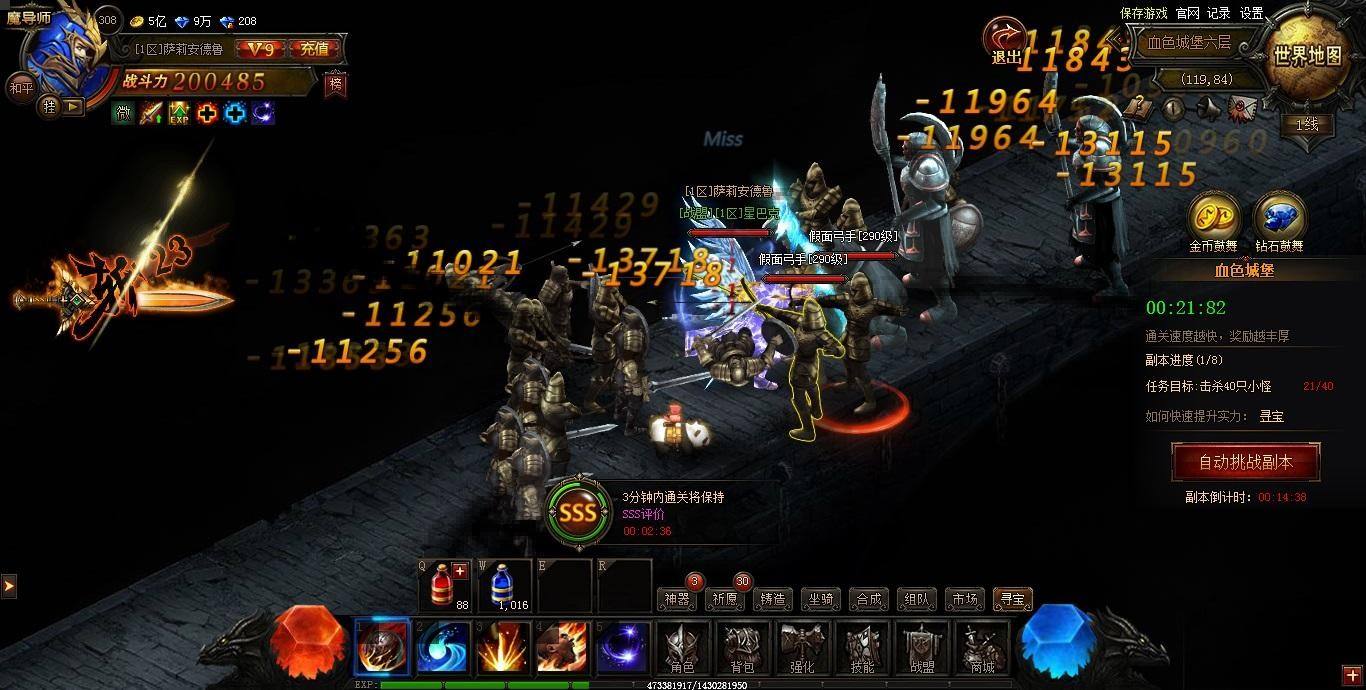Click the 退出 exit dungeon button
Viewport: 1366px width, 690px height.
pyautogui.click(x=1005, y=42)
